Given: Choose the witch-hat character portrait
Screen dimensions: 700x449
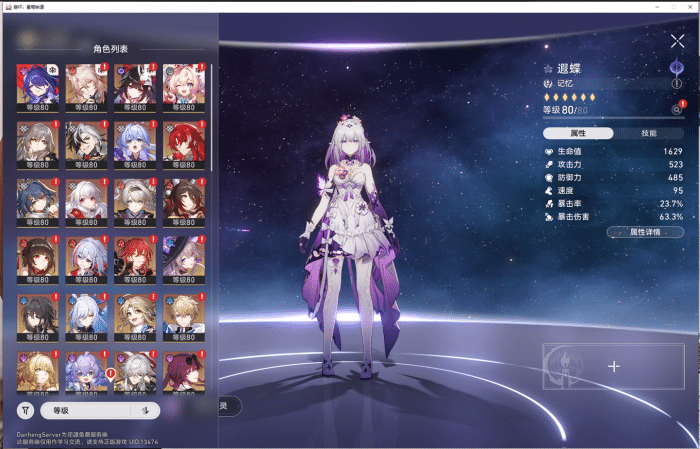Looking at the screenshot, I should pyautogui.click(x=183, y=259).
